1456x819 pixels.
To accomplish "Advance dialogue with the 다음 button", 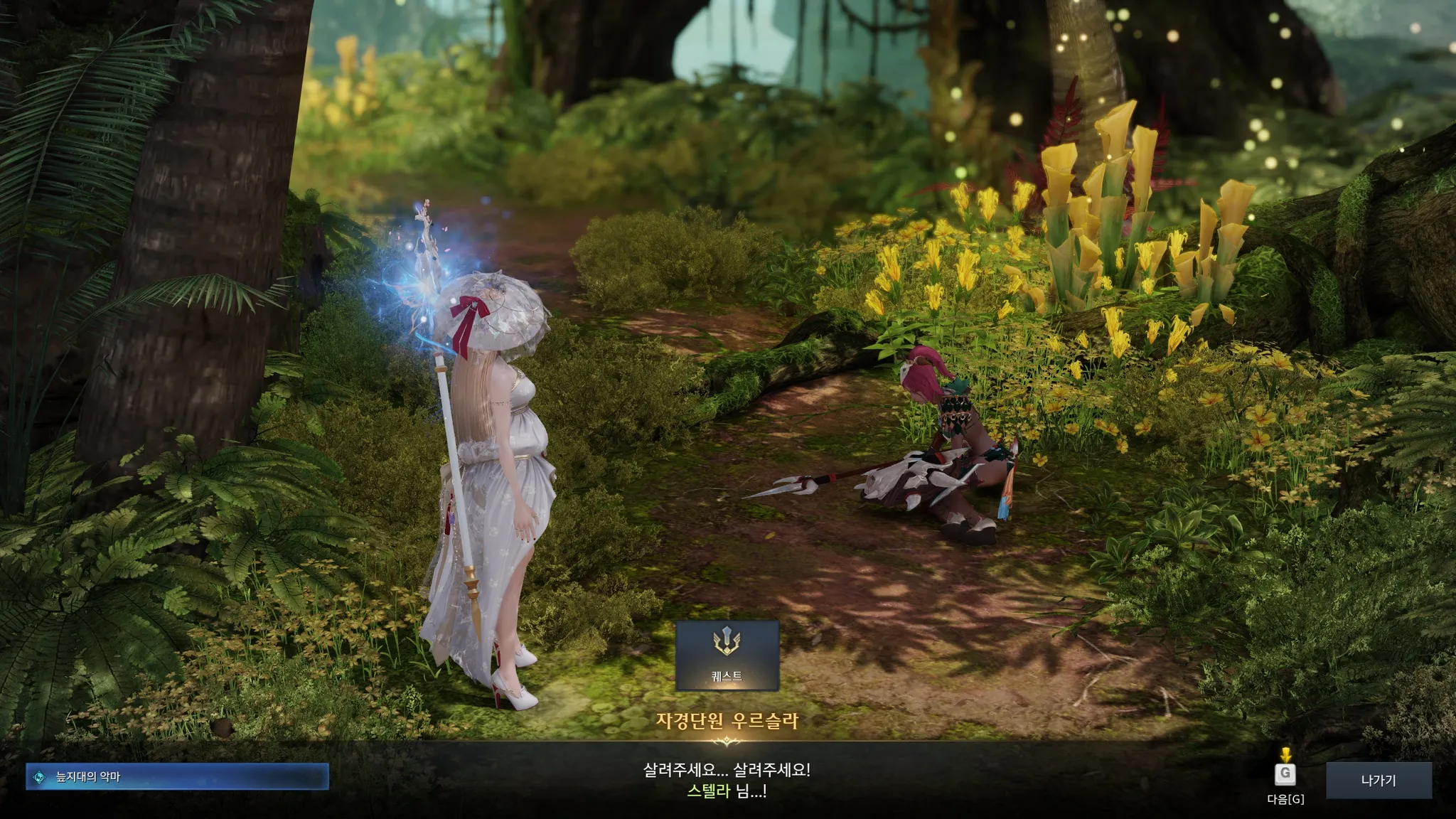I will 1285,774.
